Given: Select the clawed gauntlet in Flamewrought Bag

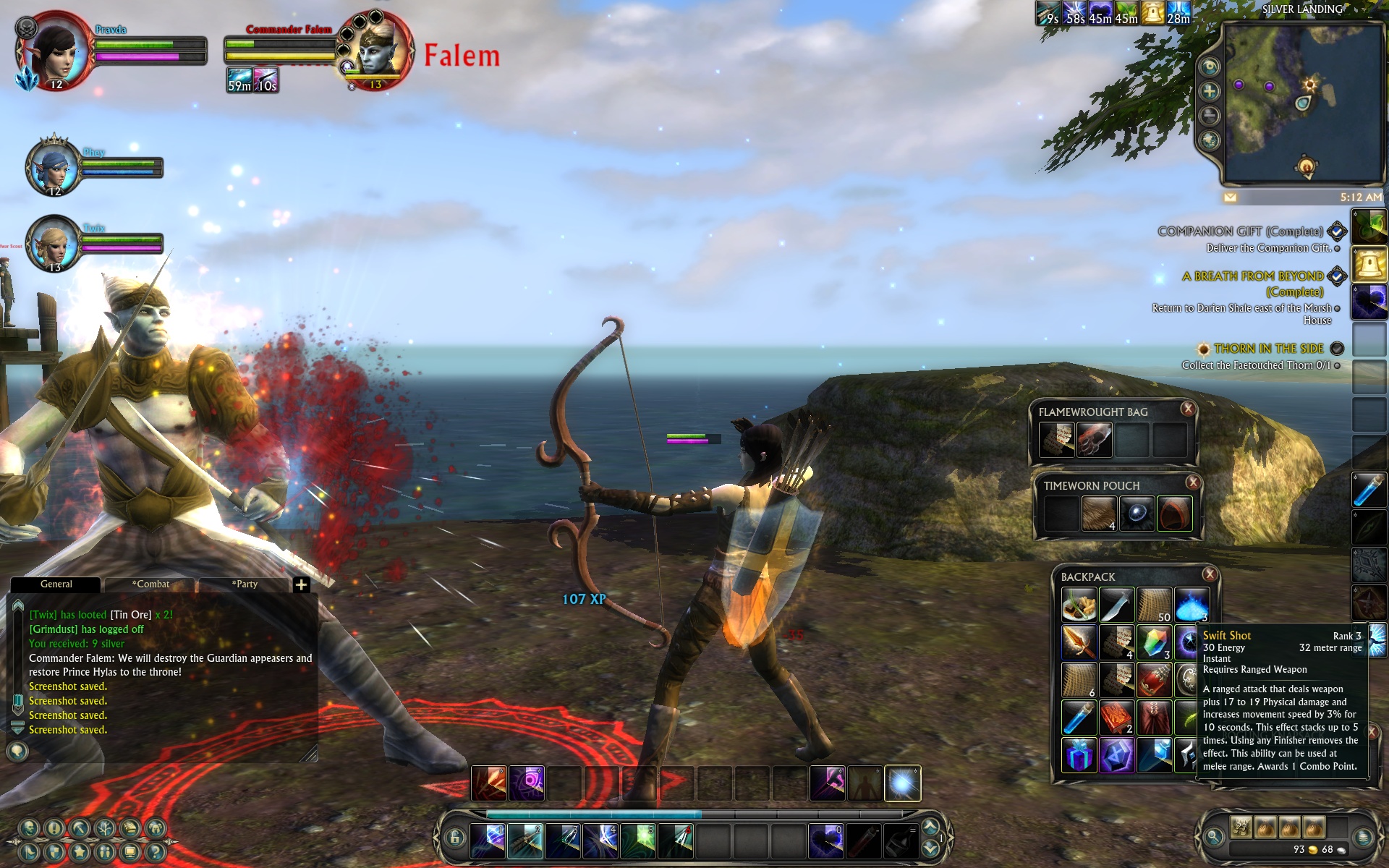Looking at the screenshot, I should [1094, 439].
